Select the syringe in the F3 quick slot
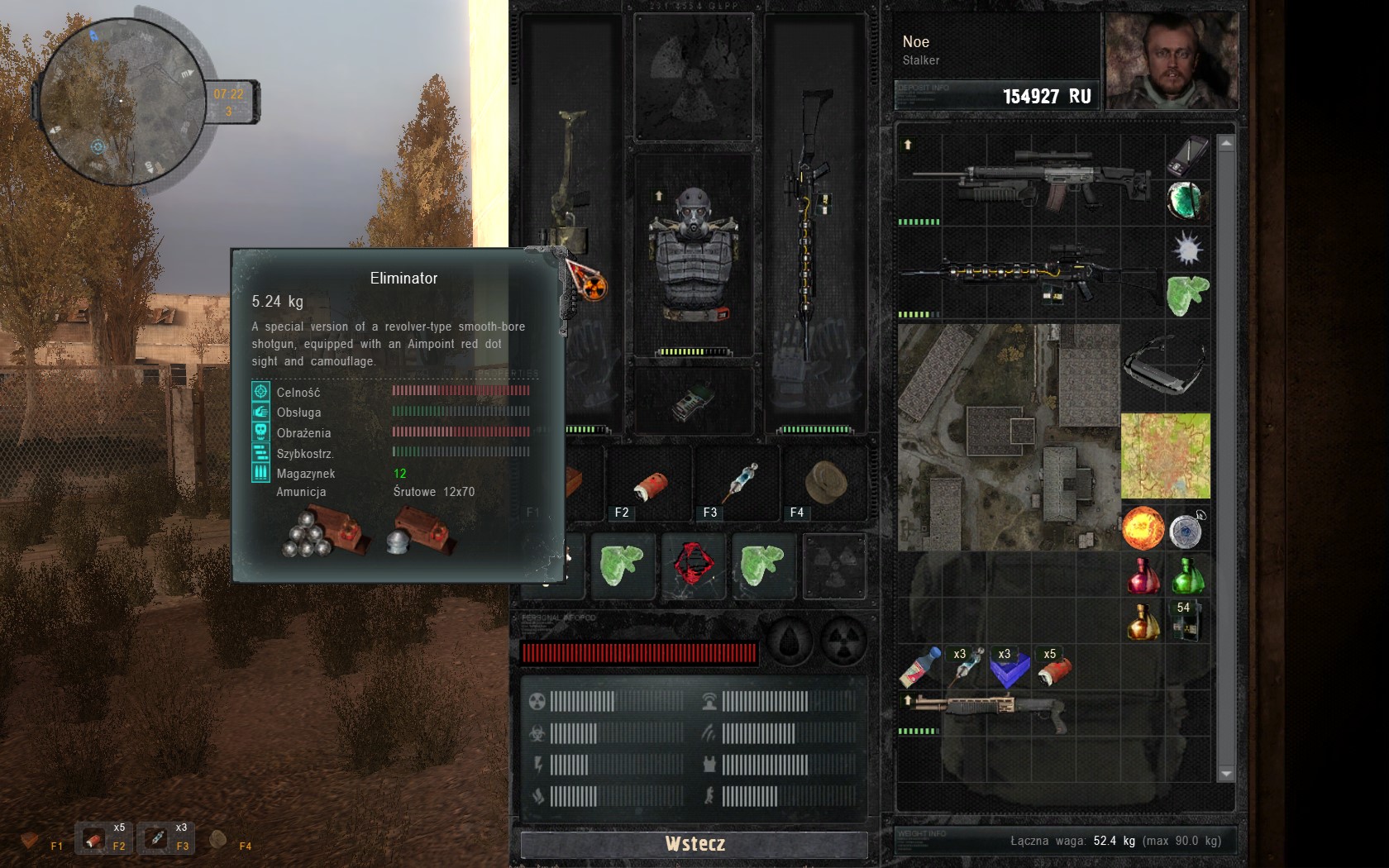1389x868 pixels. click(740, 483)
